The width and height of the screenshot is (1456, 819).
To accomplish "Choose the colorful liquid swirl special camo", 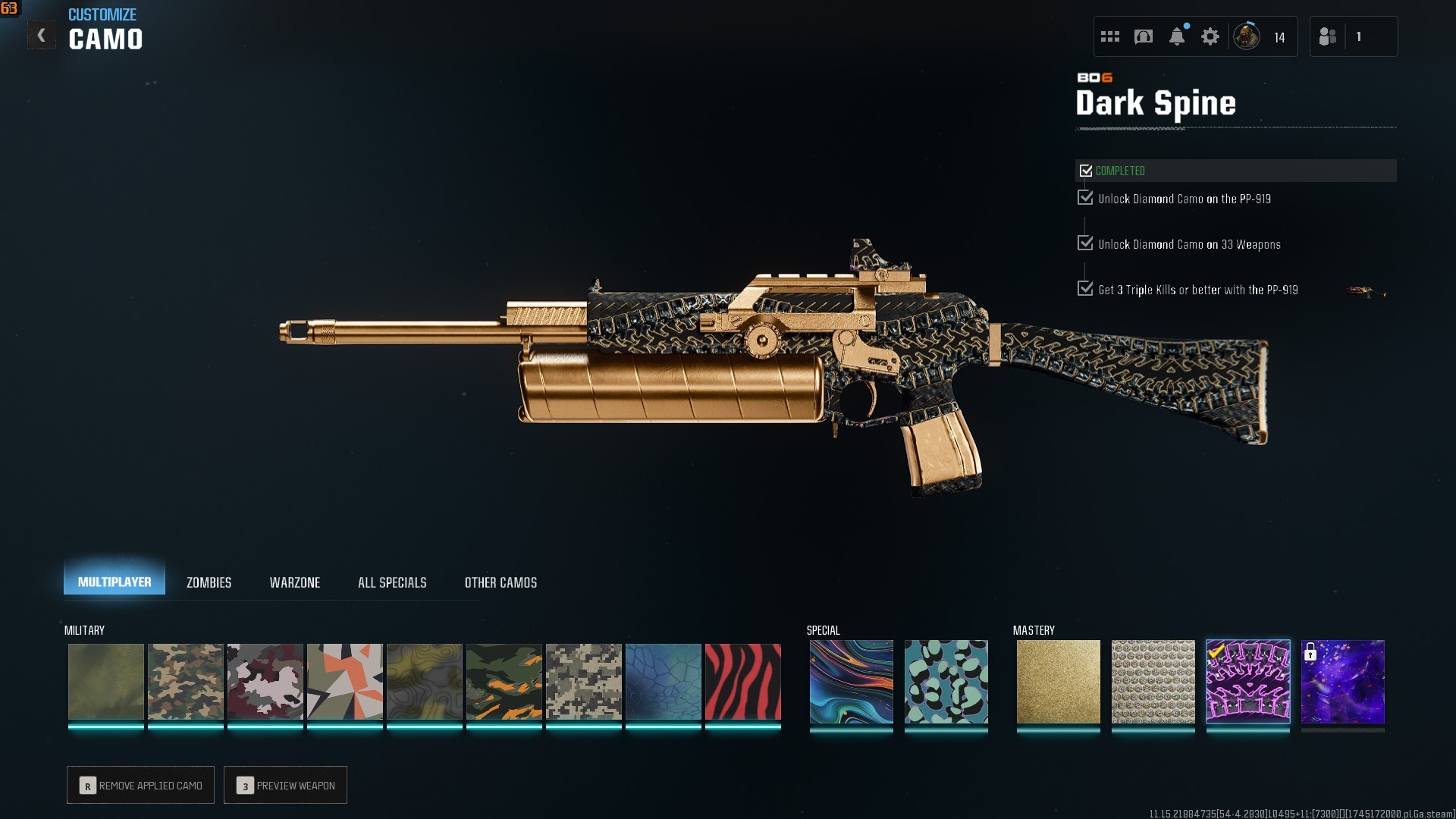I will tap(851, 682).
